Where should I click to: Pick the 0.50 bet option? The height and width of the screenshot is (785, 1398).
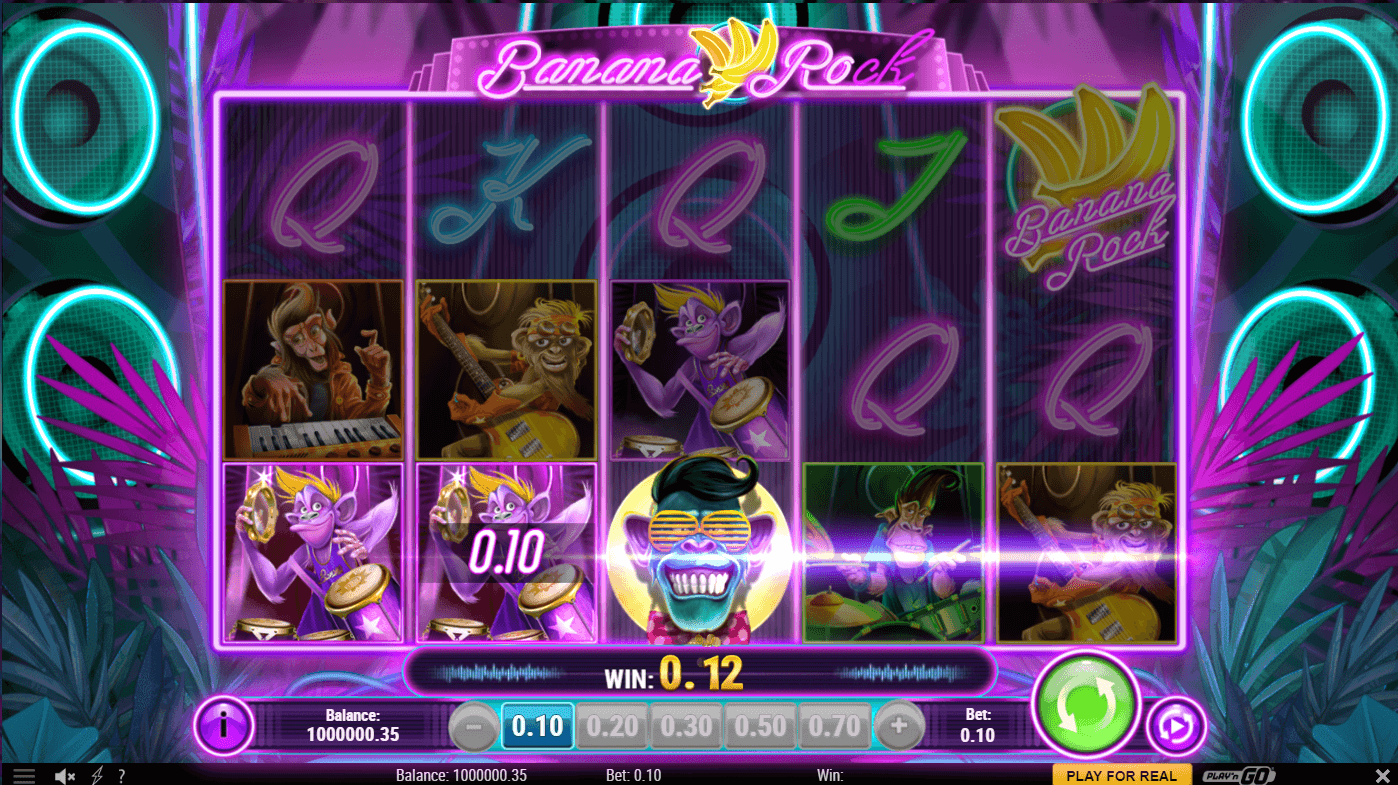761,726
